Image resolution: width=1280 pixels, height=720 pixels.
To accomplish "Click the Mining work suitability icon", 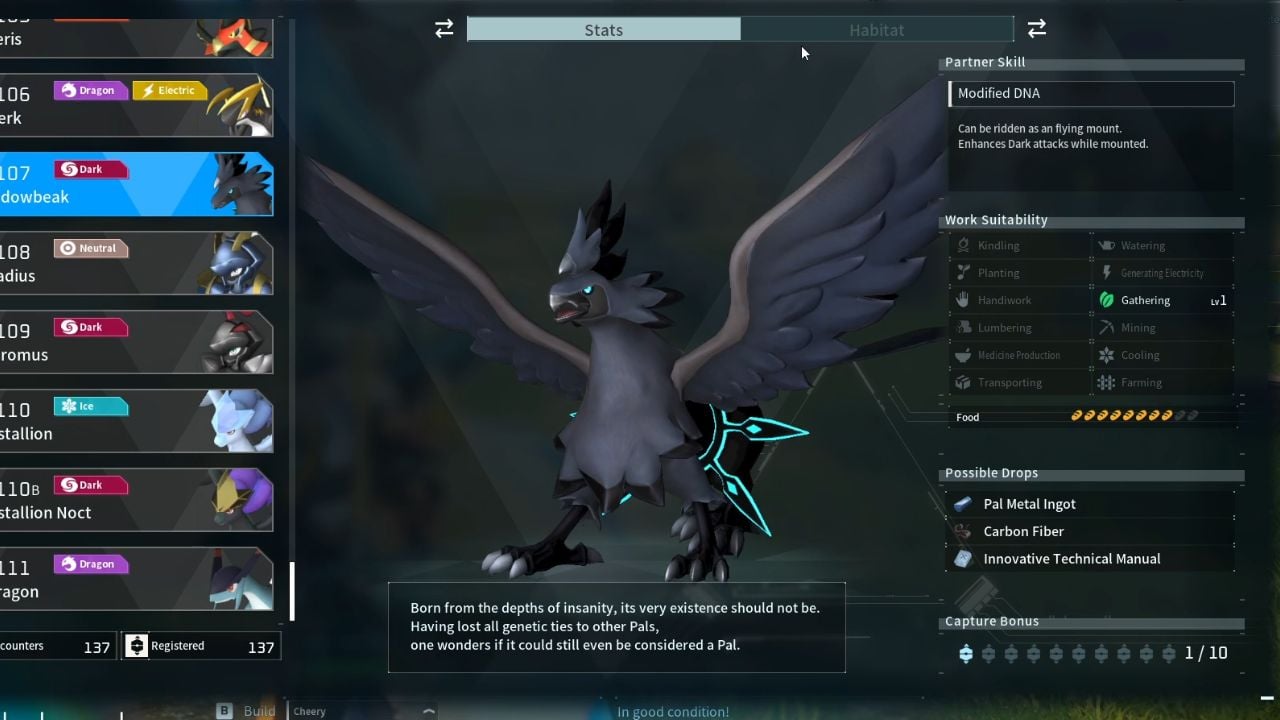I will [x=1105, y=327].
